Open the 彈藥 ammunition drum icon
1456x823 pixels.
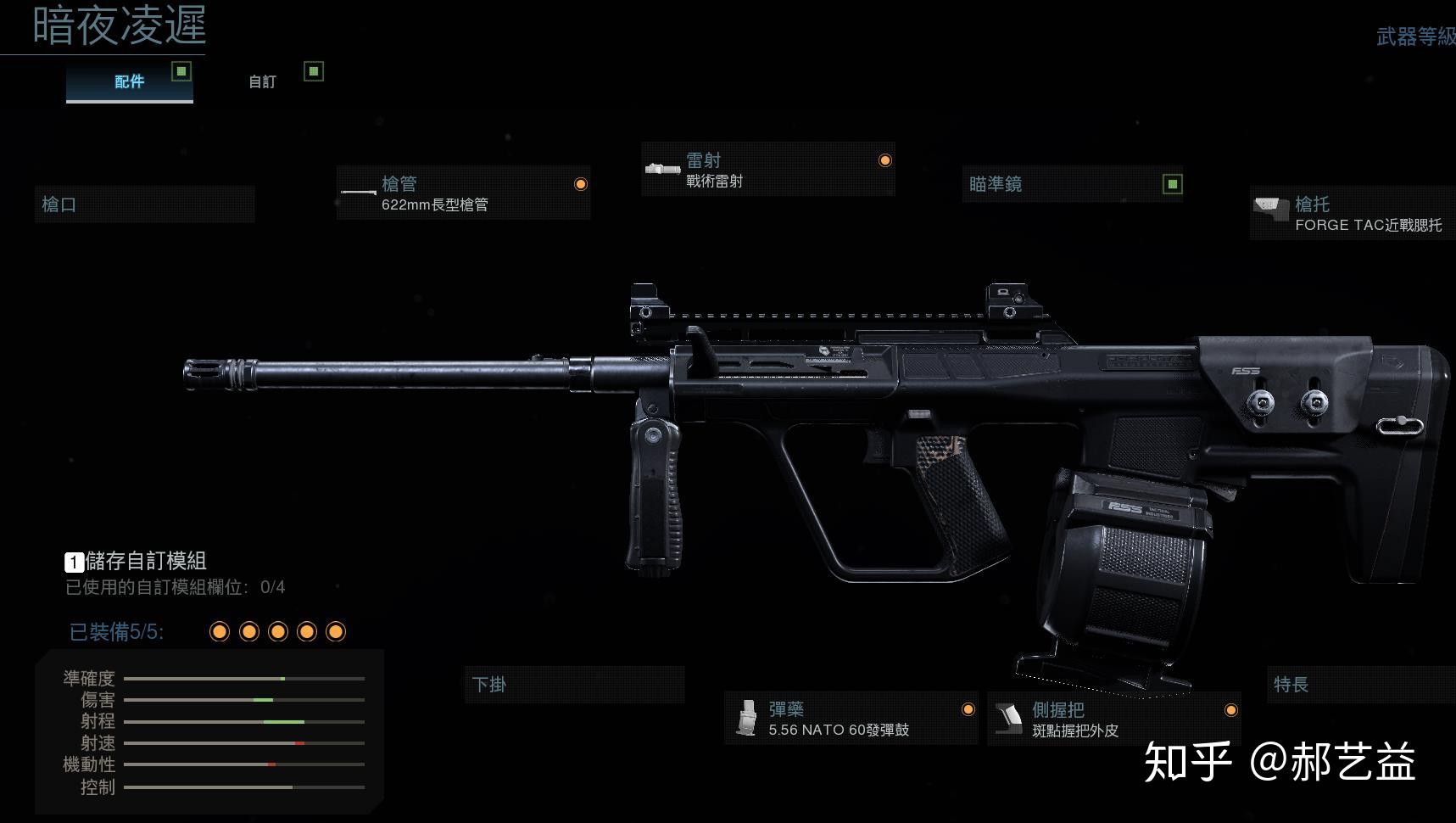tap(749, 717)
